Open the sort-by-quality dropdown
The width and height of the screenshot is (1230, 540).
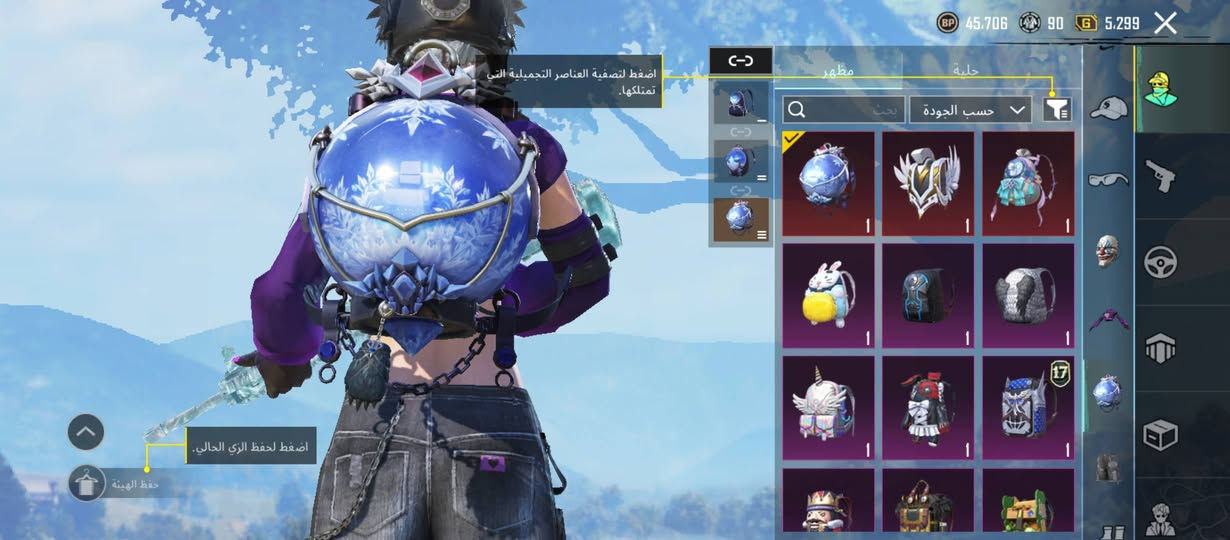[x=970, y=110]
